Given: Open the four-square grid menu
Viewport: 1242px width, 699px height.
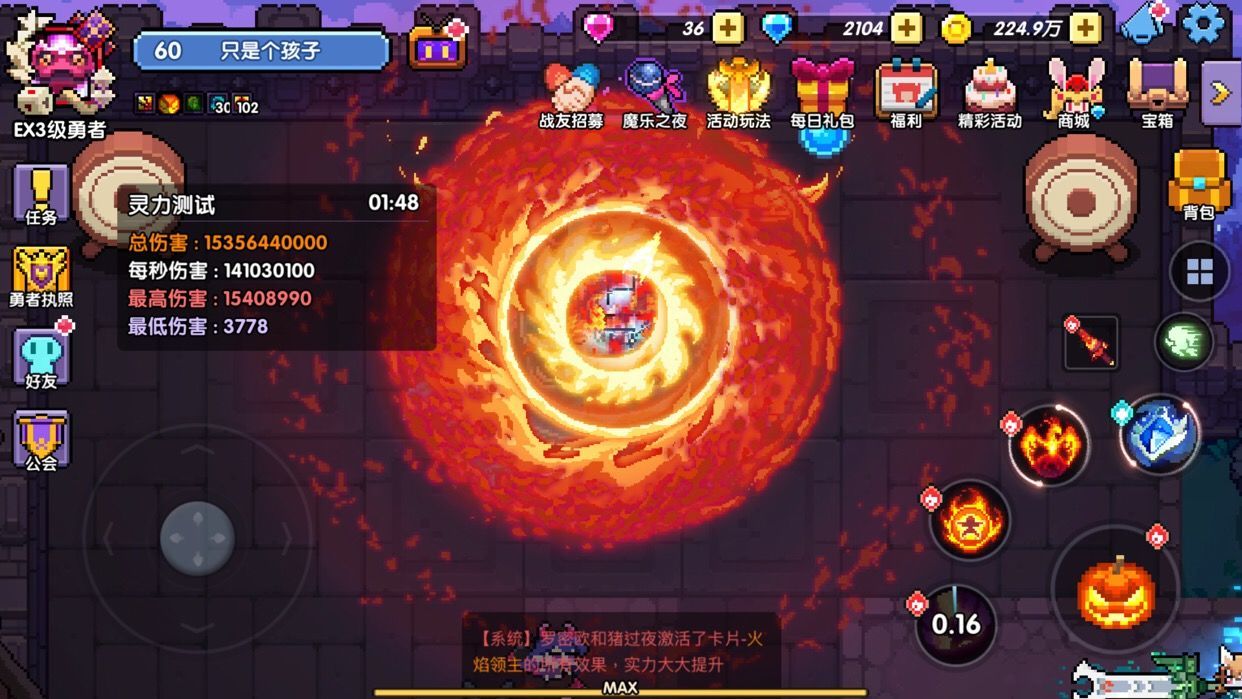Looking at the screenshot, I should (x=1199, y=271).
